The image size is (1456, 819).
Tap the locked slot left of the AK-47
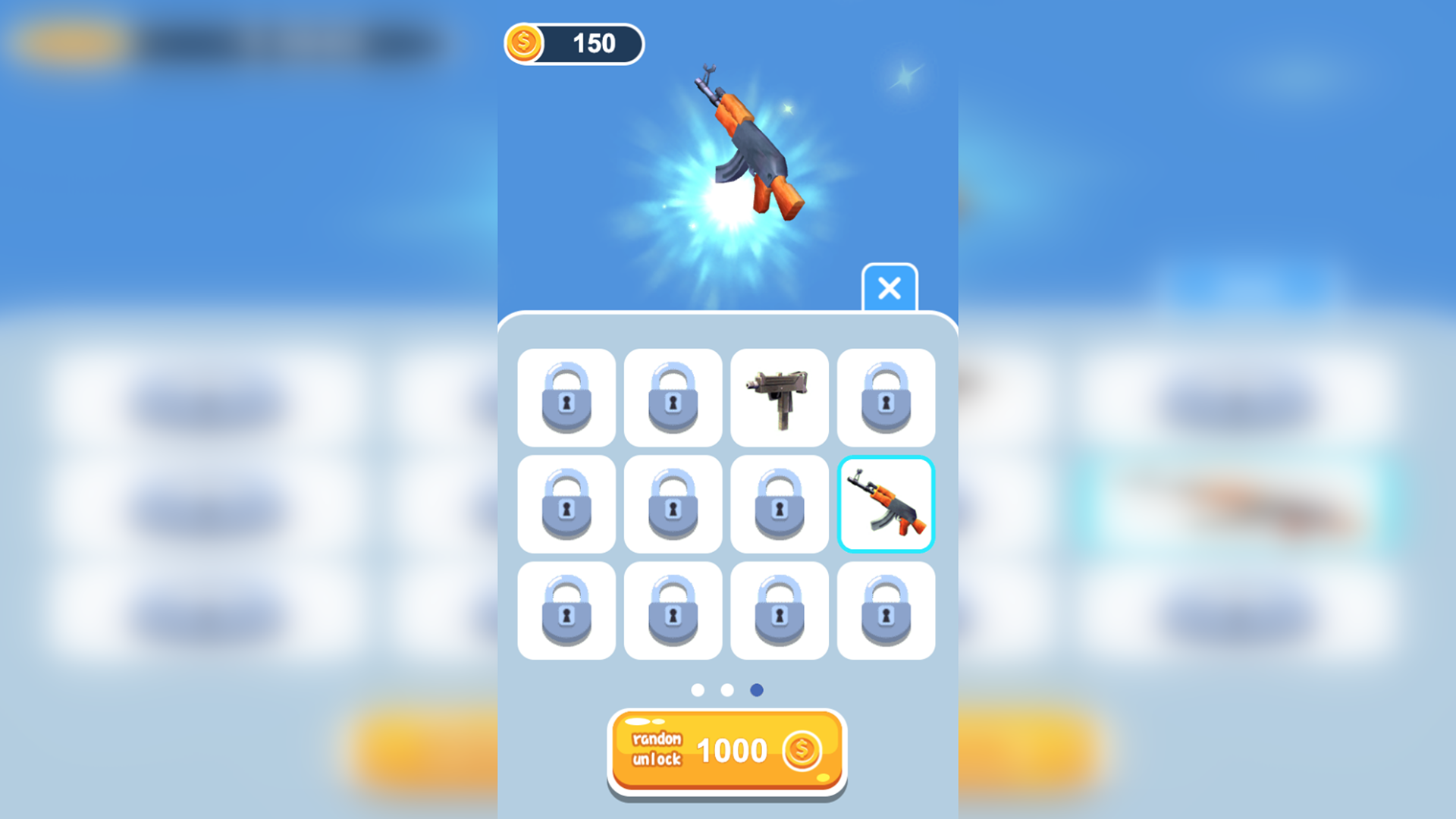coord(780,504)
